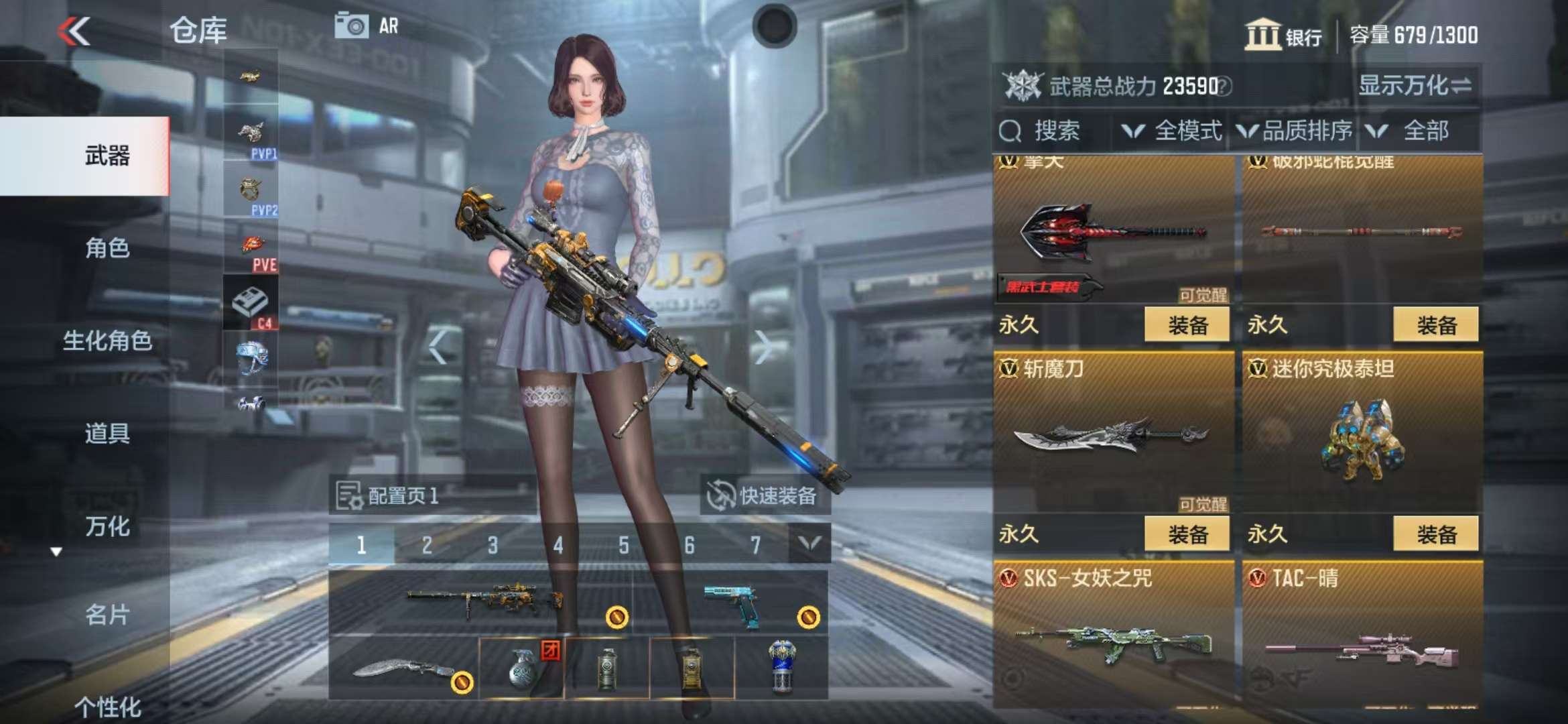Go back using the red arrow button
This screenshot has width=1568, height=724.
pos(74,31)
